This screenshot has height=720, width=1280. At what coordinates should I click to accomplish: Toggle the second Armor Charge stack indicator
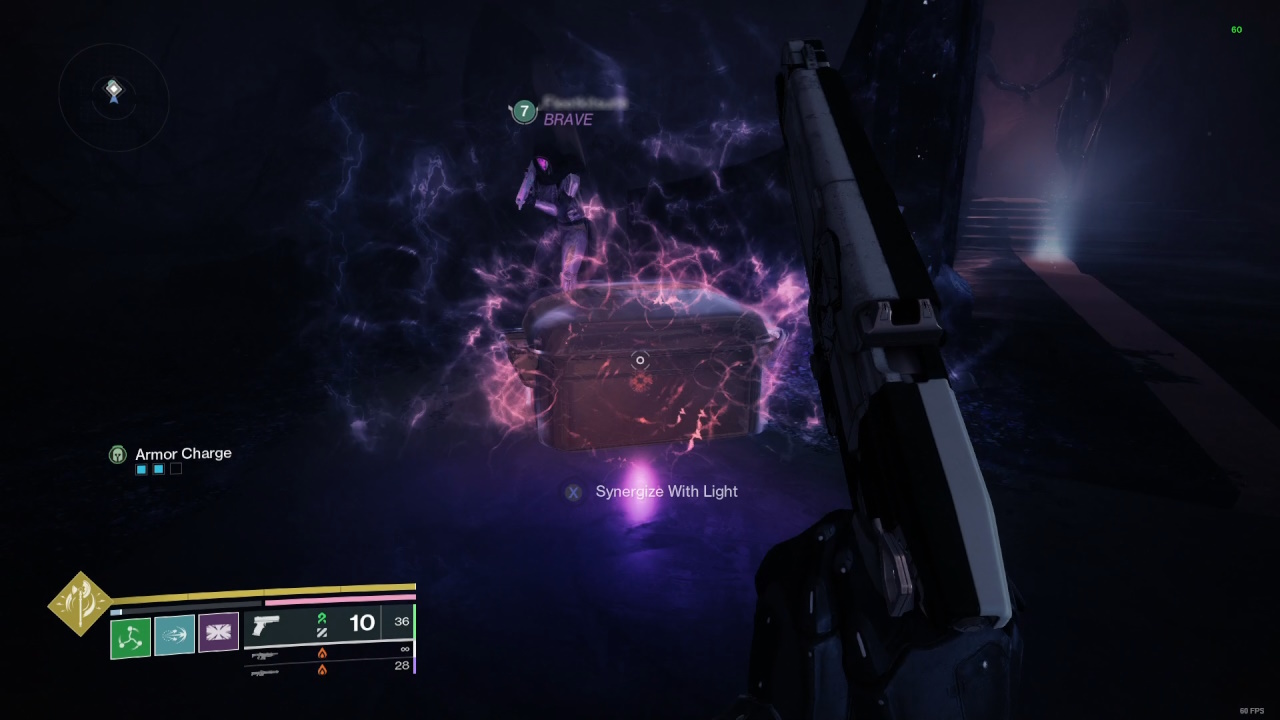point(157,468)
